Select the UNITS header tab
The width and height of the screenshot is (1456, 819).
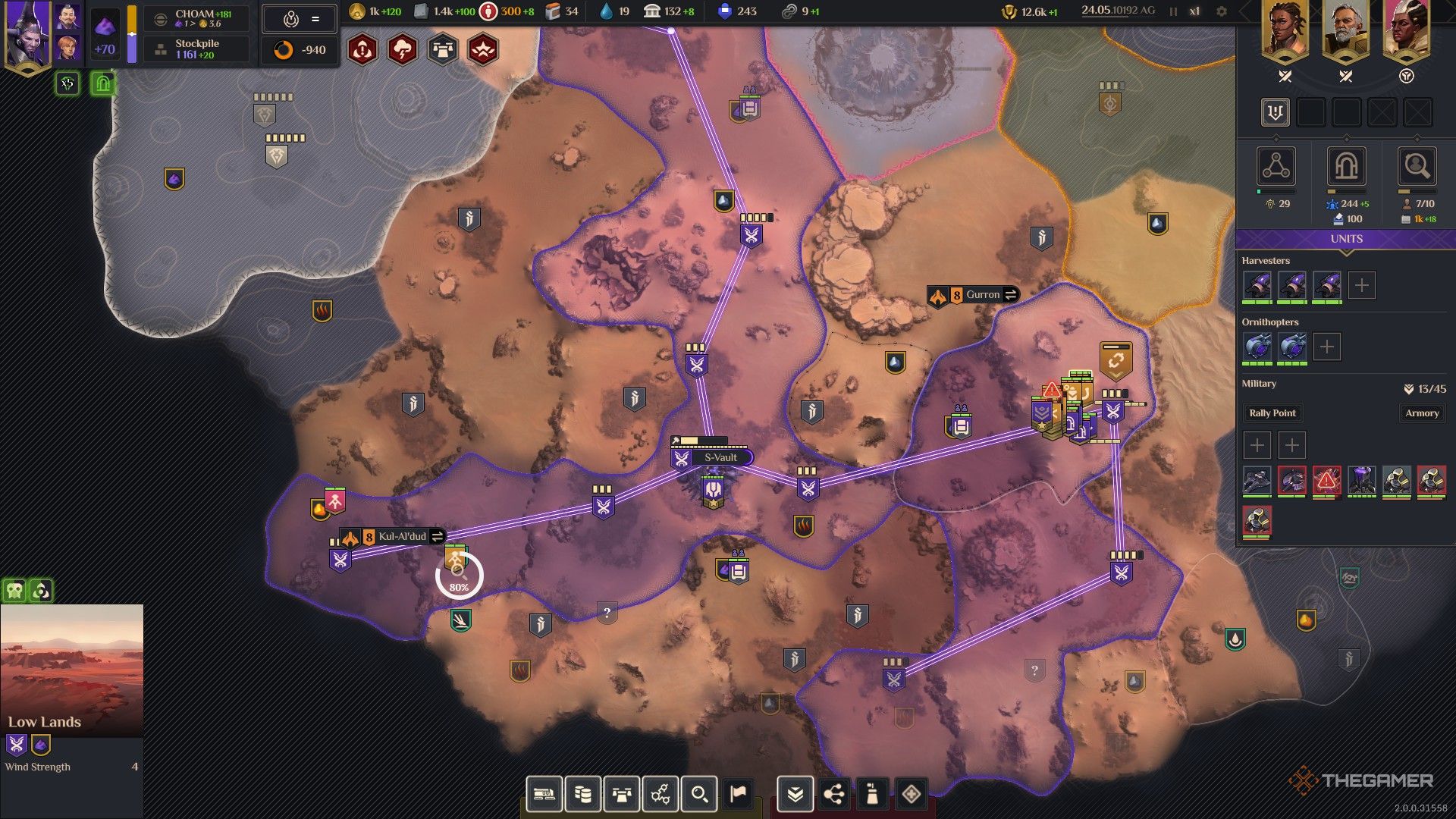click(1346, 239)
